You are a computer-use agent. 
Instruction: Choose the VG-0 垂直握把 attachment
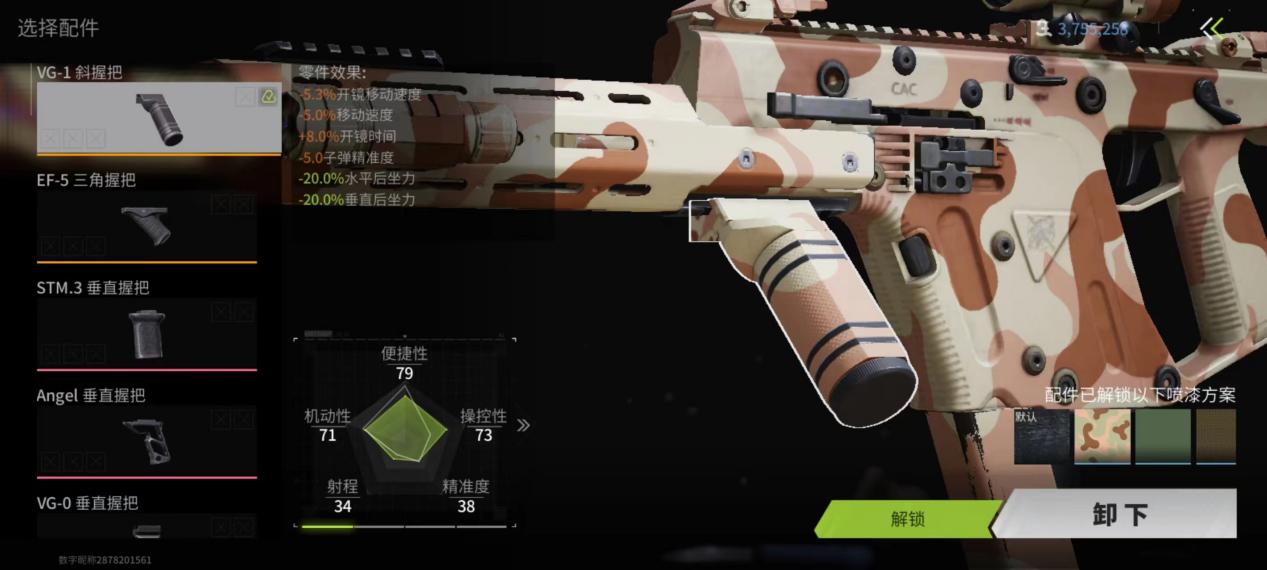[x=147, y=525]
